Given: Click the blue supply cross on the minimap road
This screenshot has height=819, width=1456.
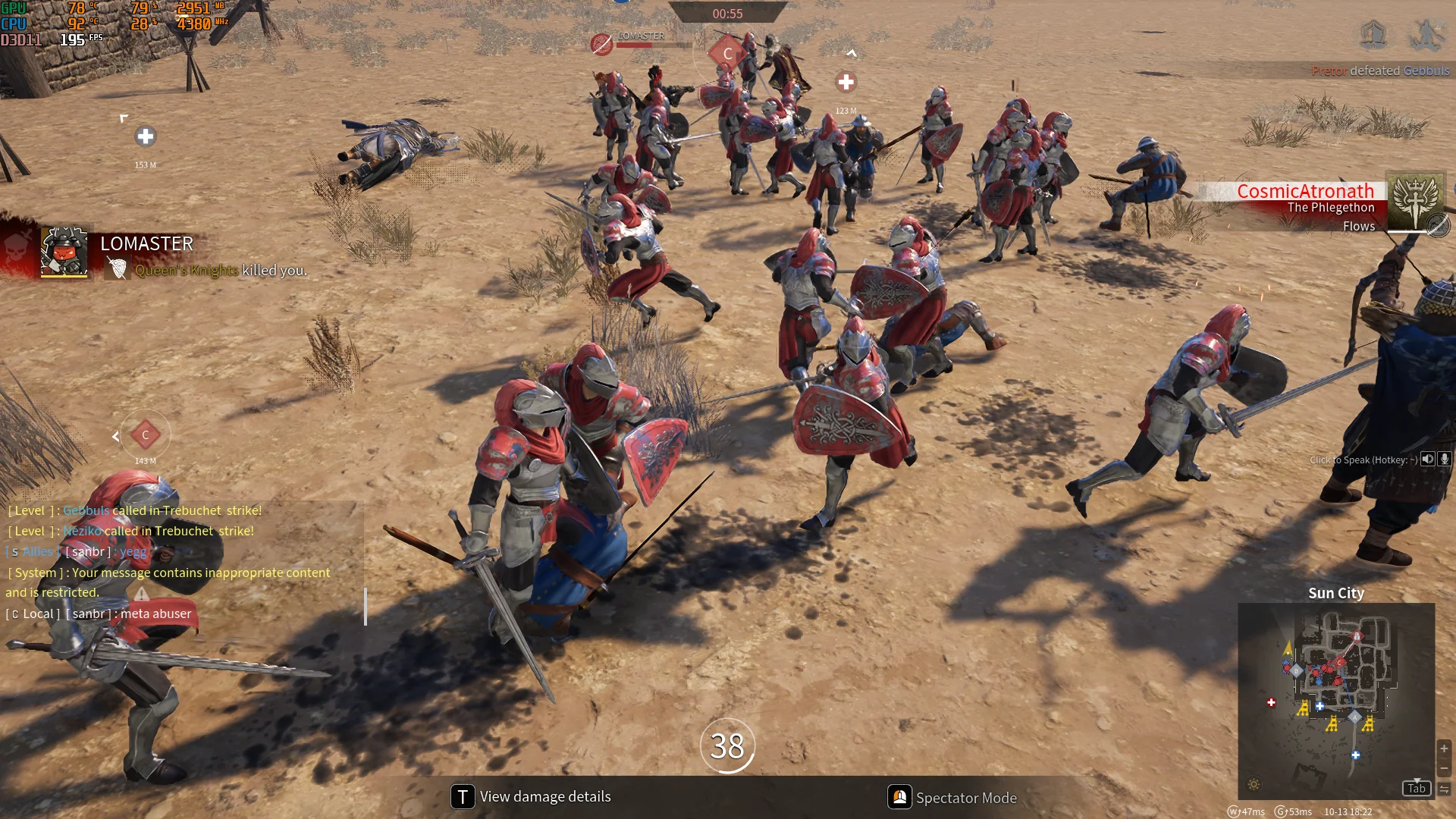Looking at the screenshot, I should 1355,755.
